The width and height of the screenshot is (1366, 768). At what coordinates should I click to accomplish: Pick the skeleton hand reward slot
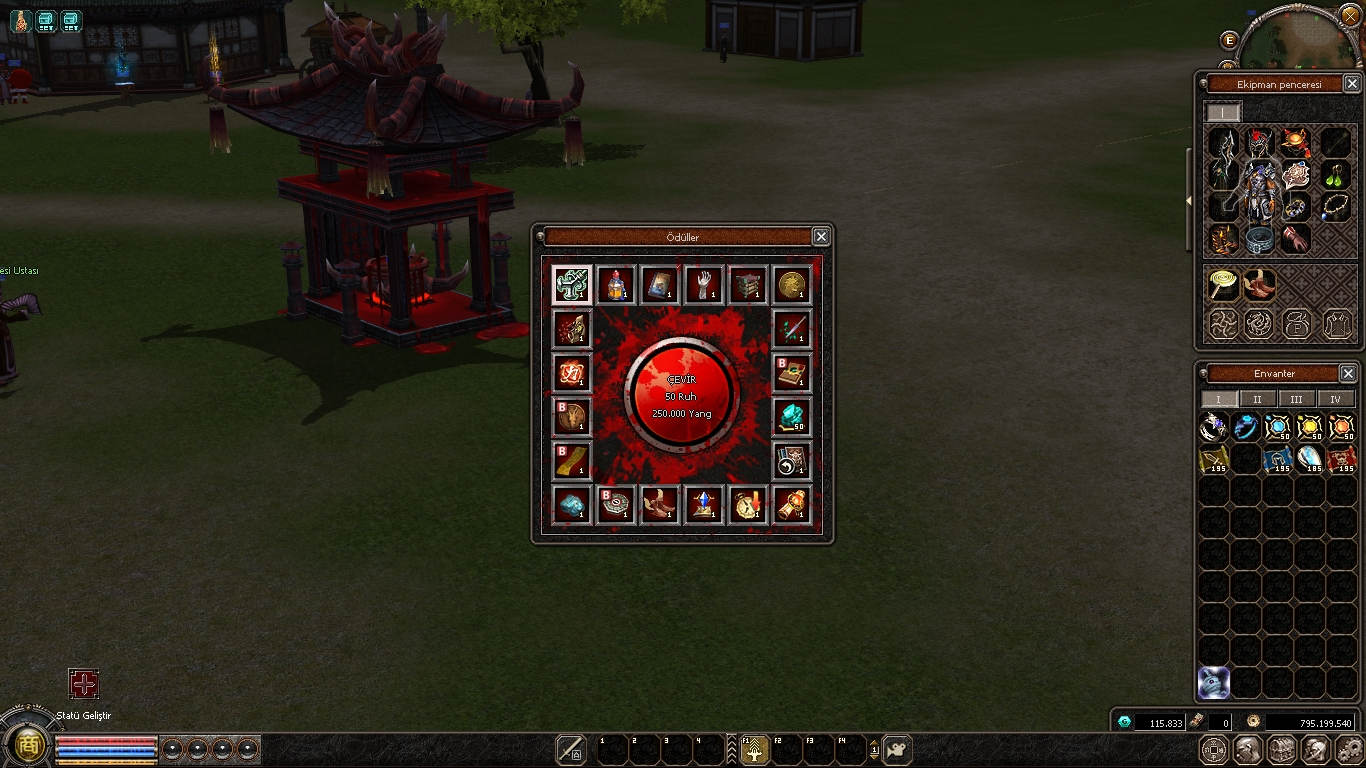704,284
